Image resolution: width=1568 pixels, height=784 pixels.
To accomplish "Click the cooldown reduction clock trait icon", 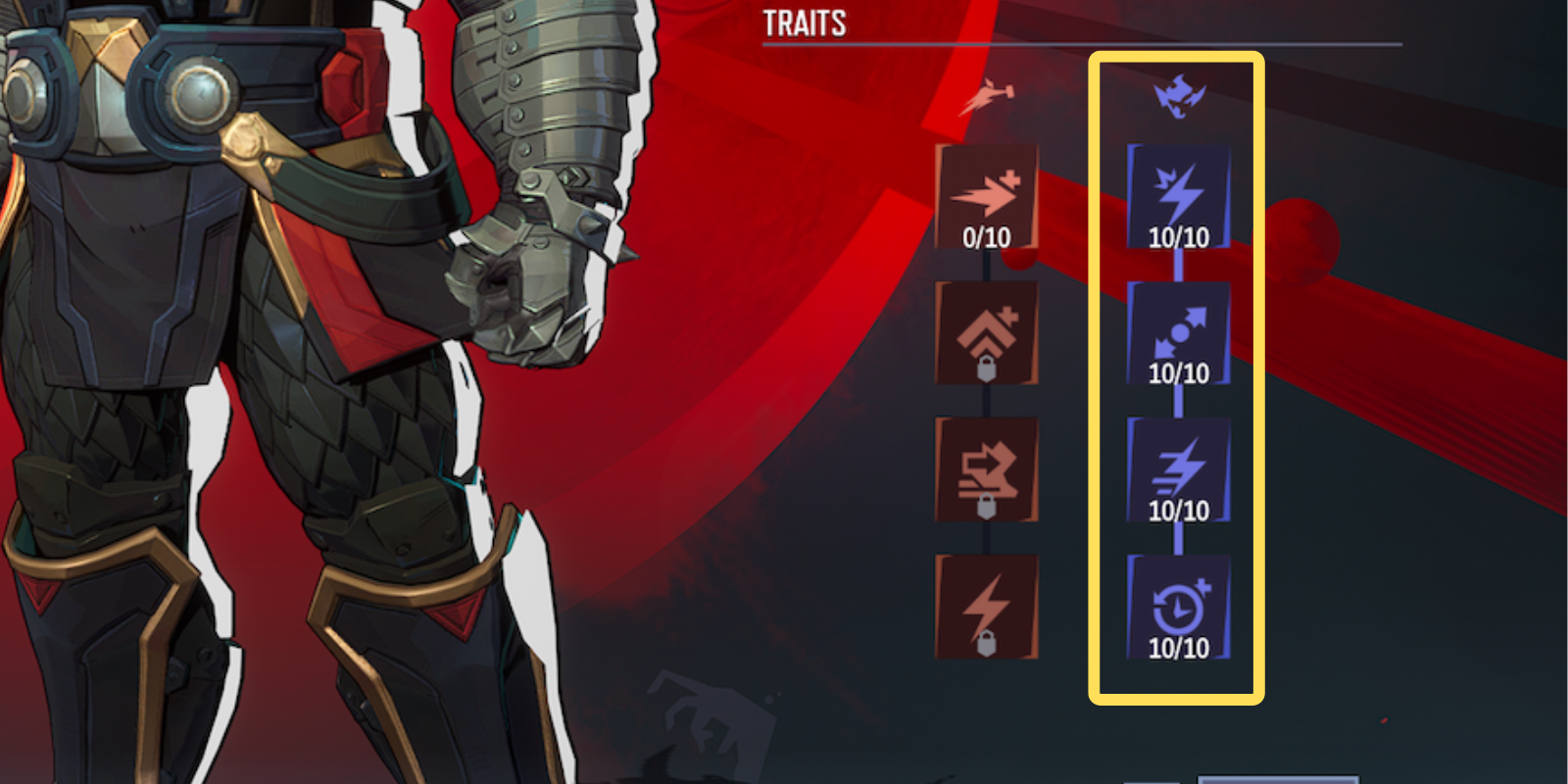I will [1181, 603].
